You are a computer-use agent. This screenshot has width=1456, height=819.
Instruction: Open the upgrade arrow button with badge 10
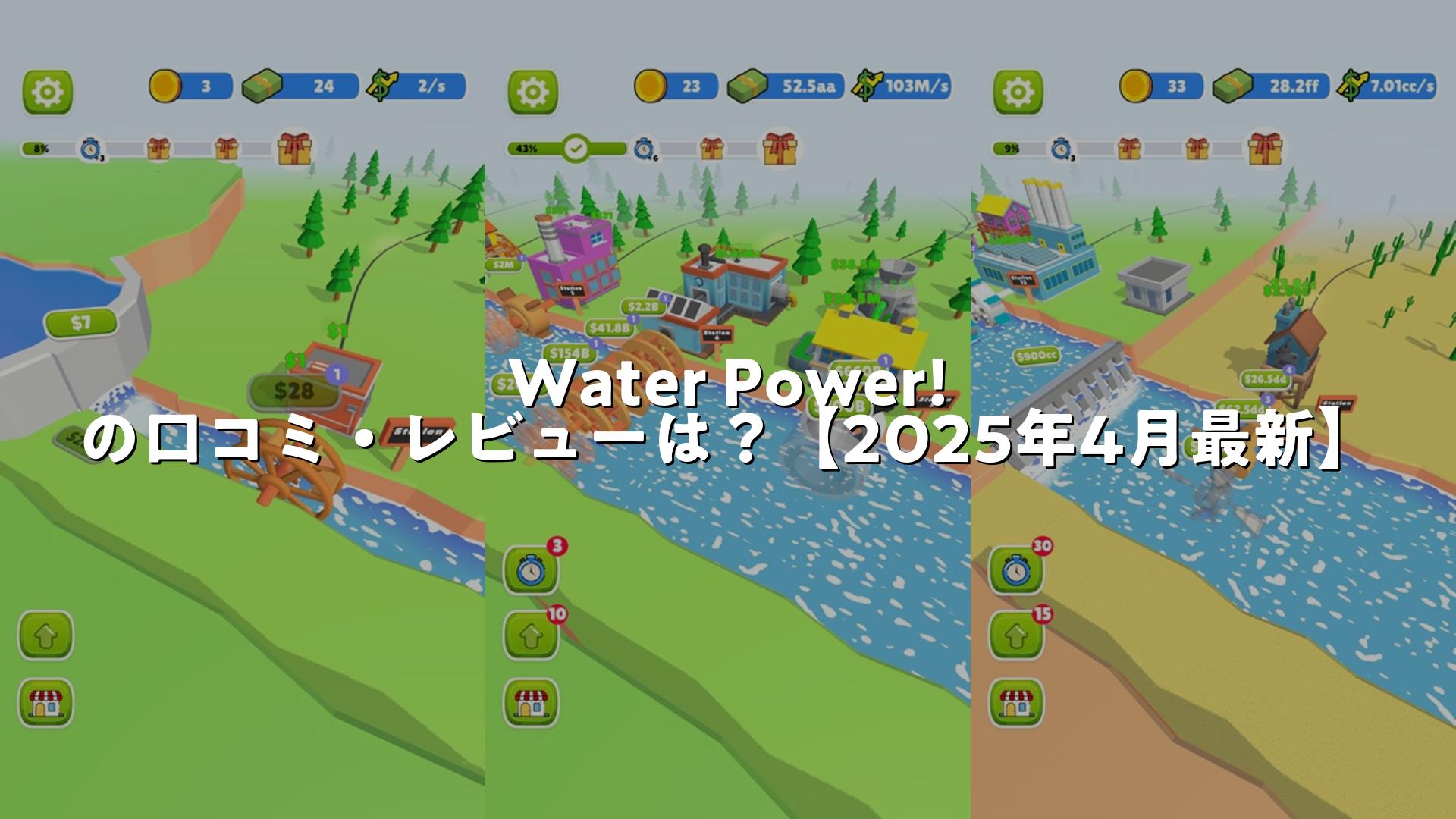(x=531, y=635)
